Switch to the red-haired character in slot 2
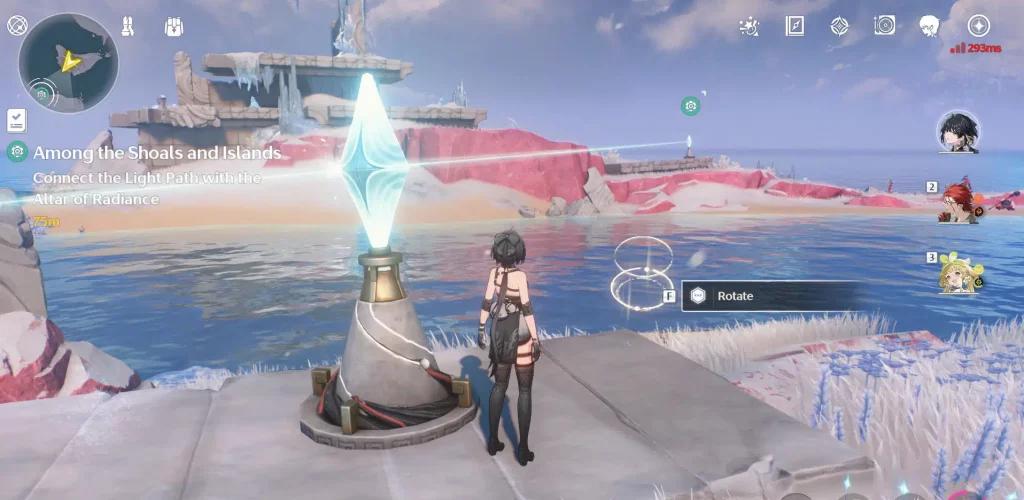 click(957, 204)
